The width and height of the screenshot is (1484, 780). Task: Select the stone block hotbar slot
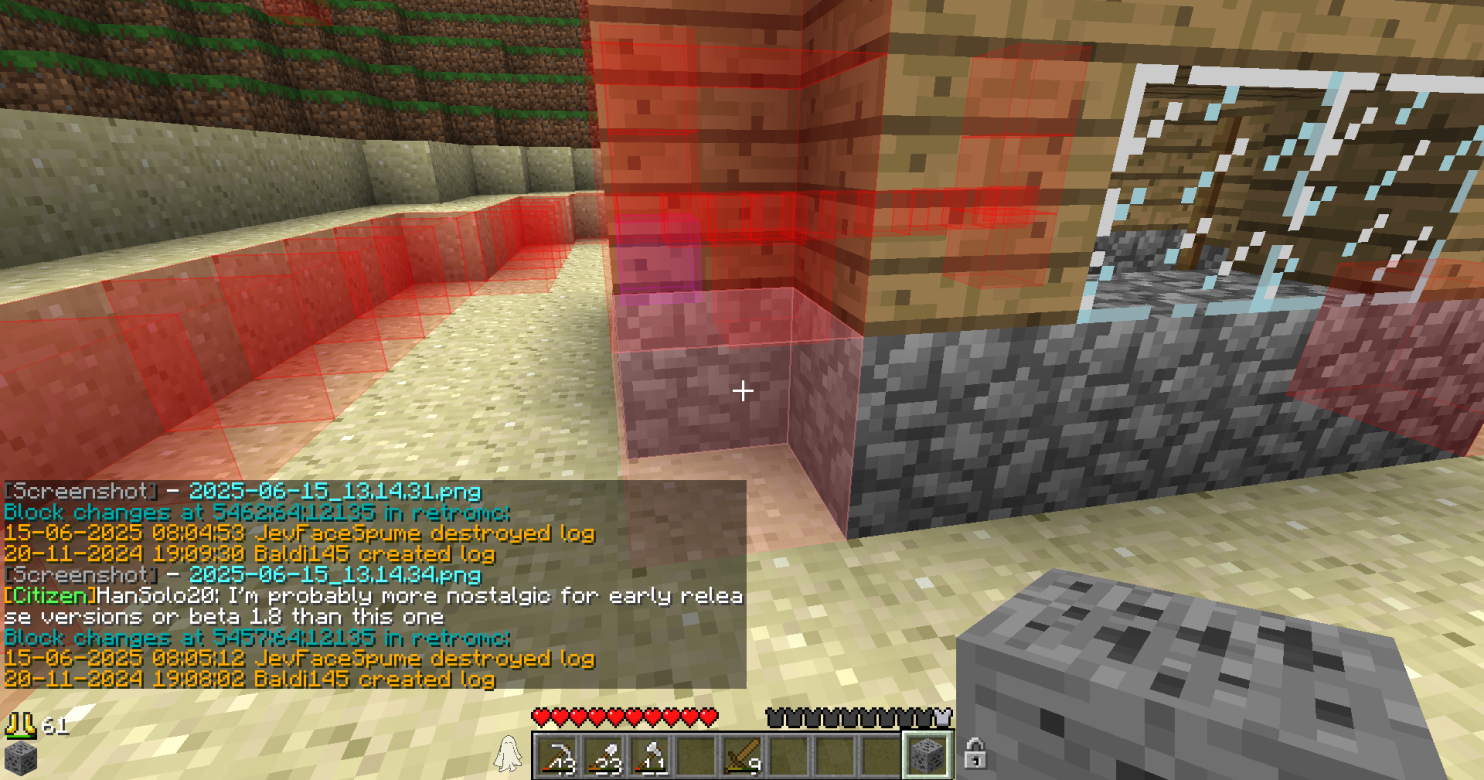point(928,754)
